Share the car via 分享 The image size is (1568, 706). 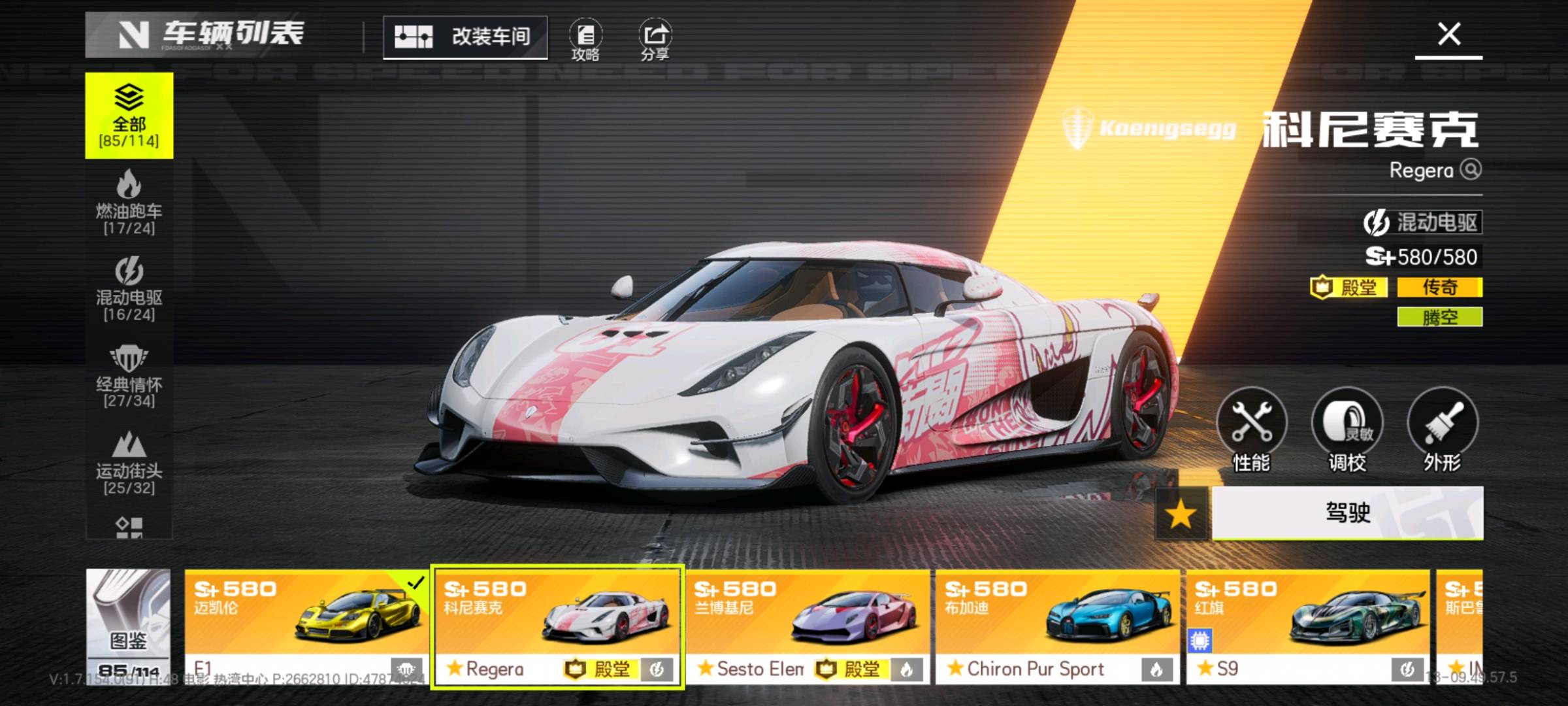coord(655,39)
